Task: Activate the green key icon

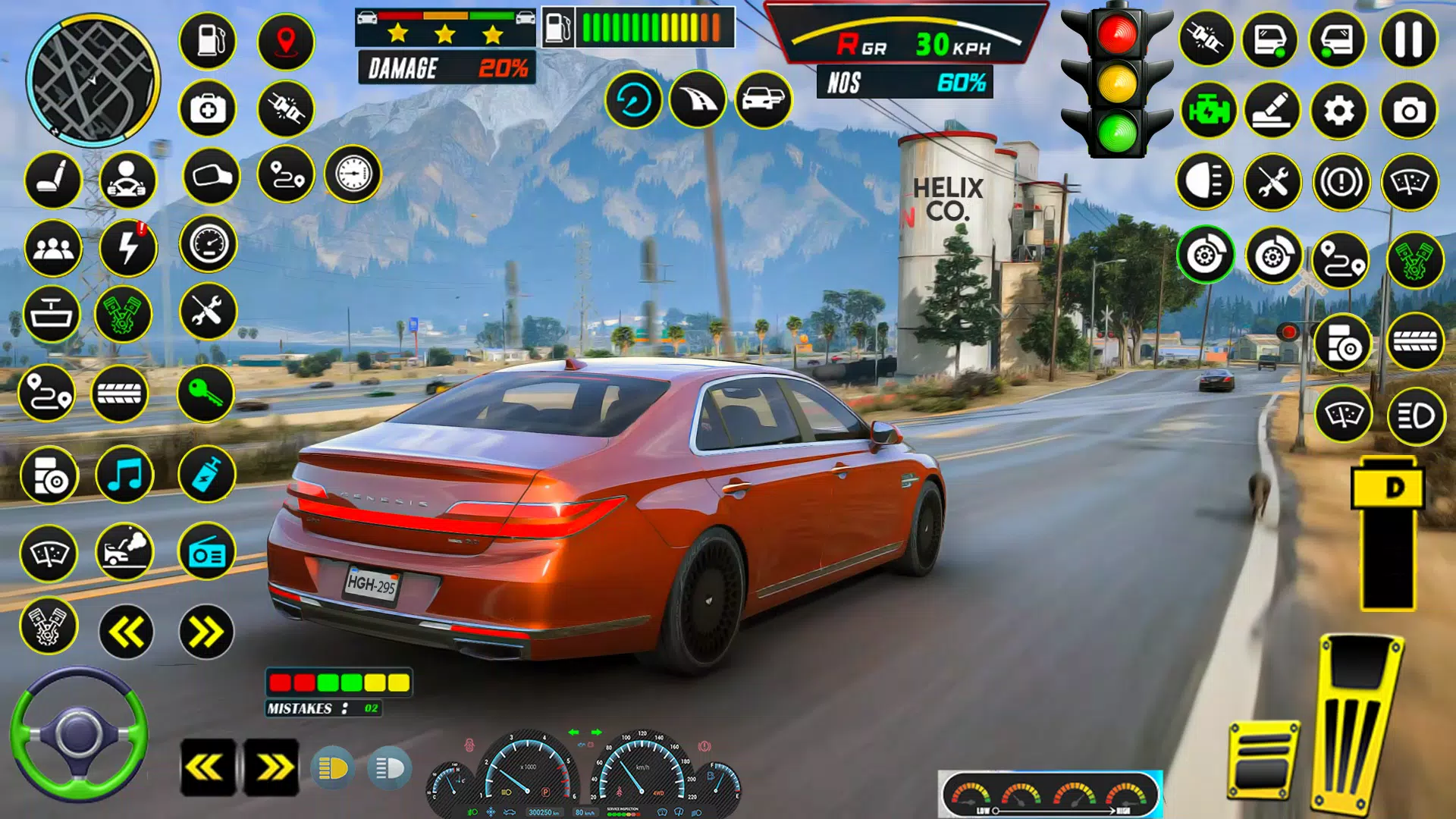Action: (206, 394)
